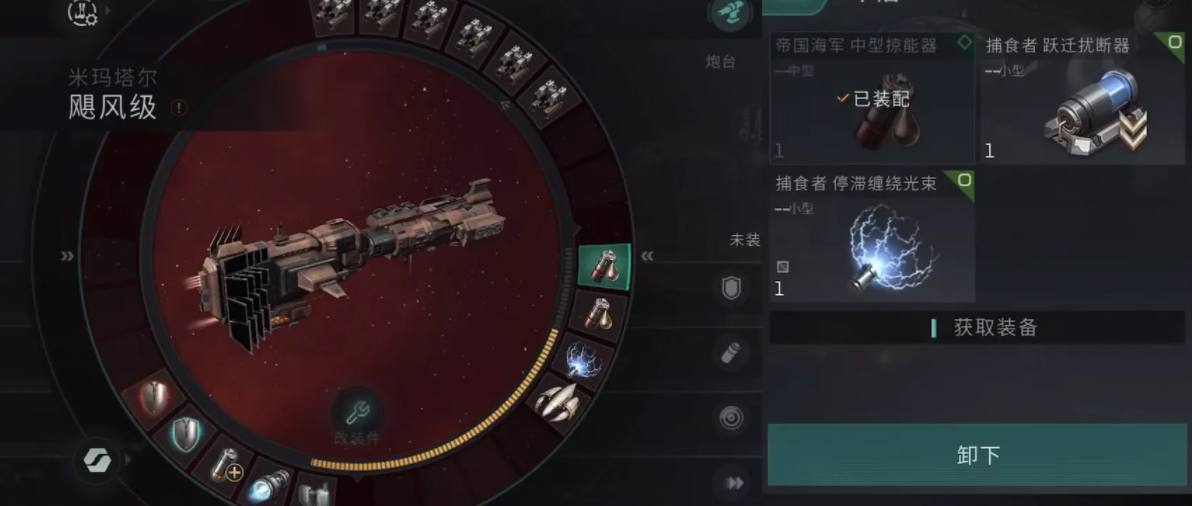1192x506 pixels.
Task: Select the stasis webifier lightning orb slot
Action: (583, 360)
